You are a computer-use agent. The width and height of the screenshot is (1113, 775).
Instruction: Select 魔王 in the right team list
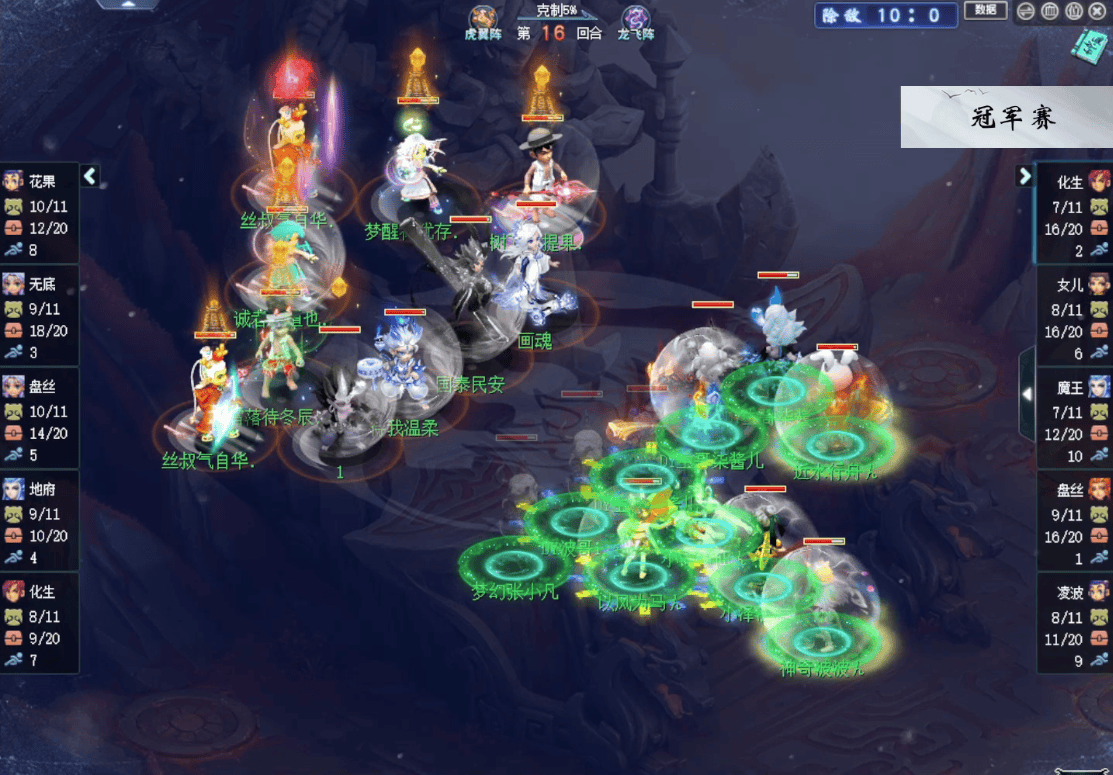(1074, 386)
